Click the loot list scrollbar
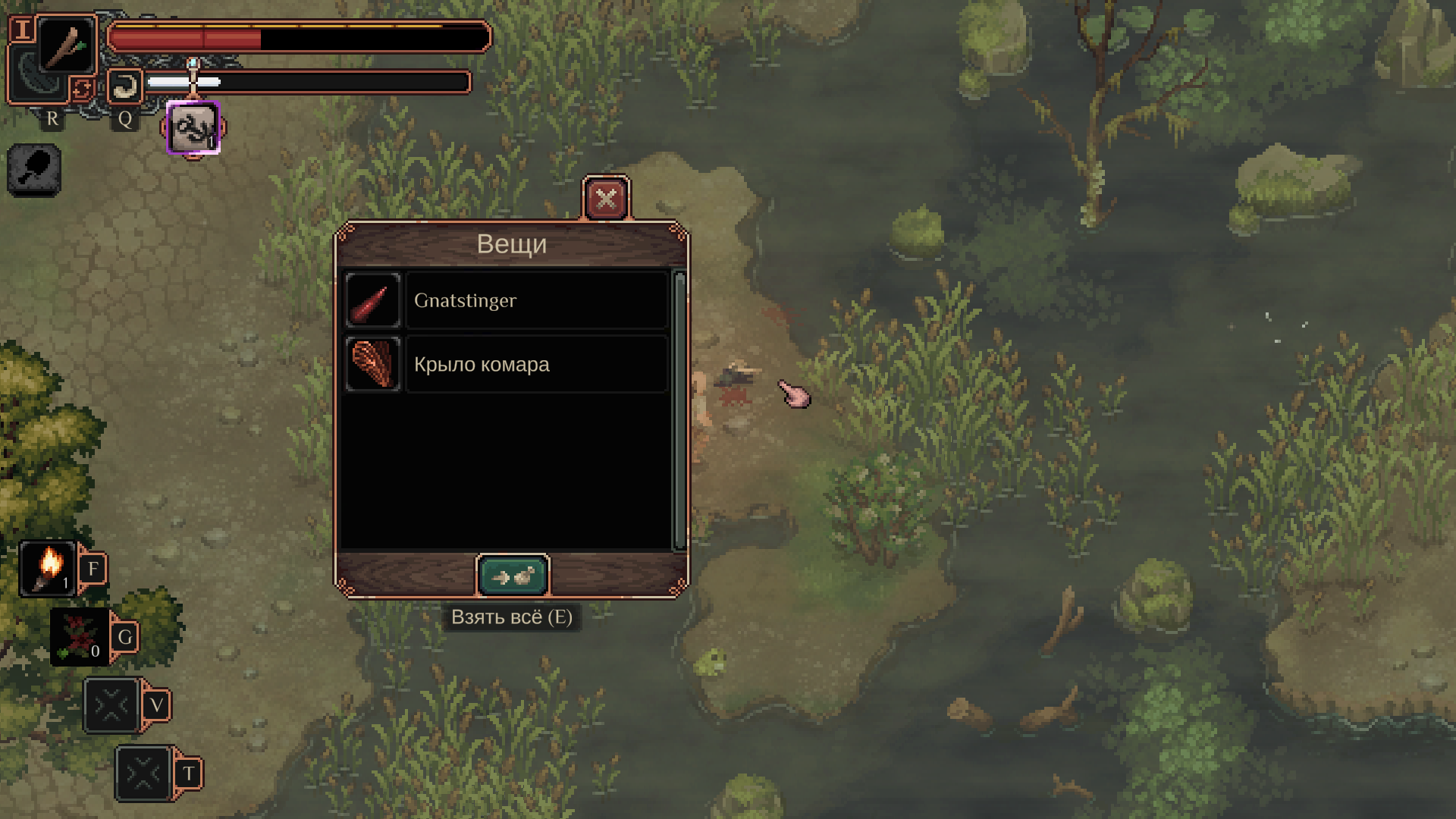The image size is (1456, 819). pyautogui.click(x=679, y=409)
